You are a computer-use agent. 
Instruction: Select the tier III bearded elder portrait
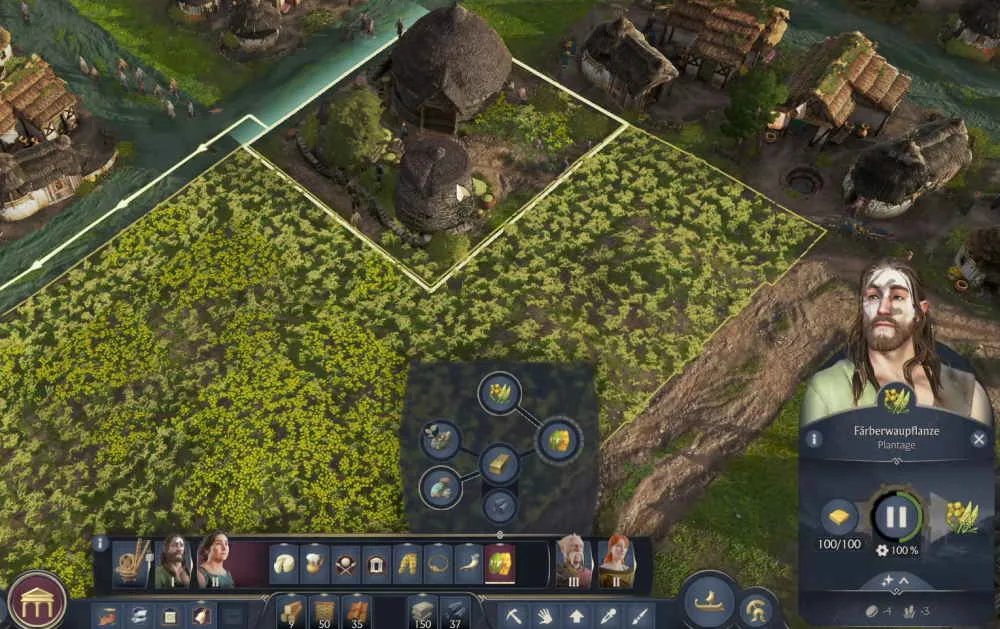point(574,562)
